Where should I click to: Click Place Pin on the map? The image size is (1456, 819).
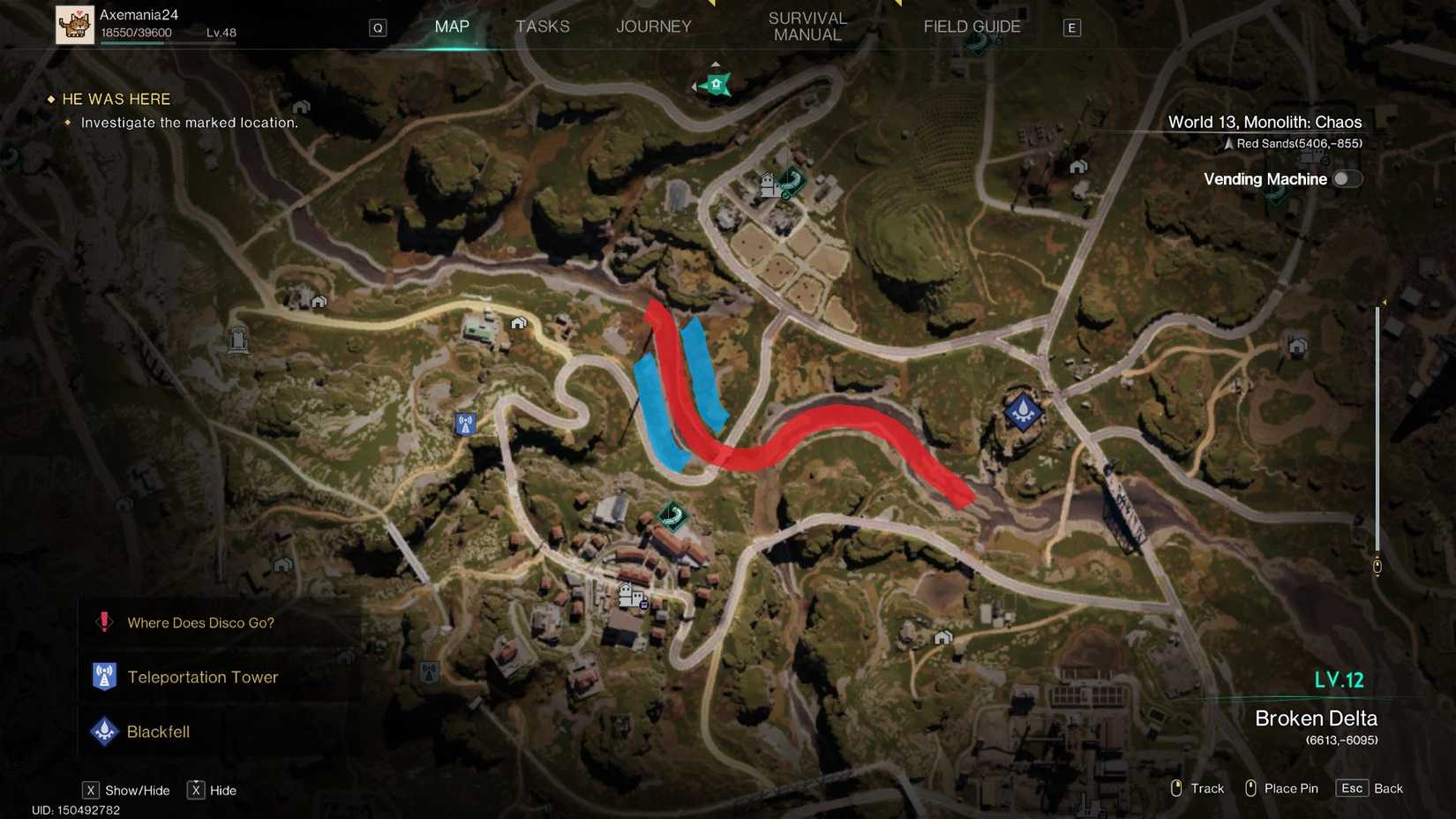(1292, 788)
